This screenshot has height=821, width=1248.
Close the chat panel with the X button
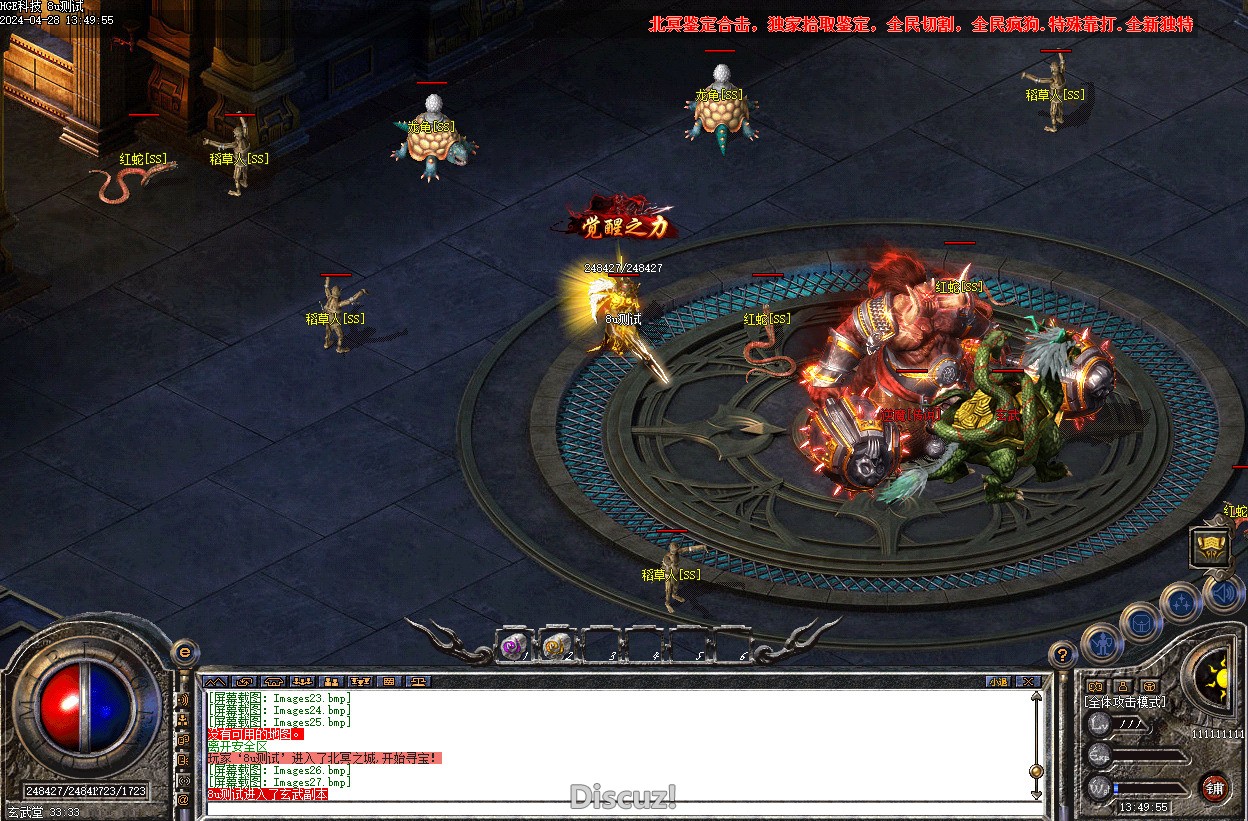(1027, 682)
